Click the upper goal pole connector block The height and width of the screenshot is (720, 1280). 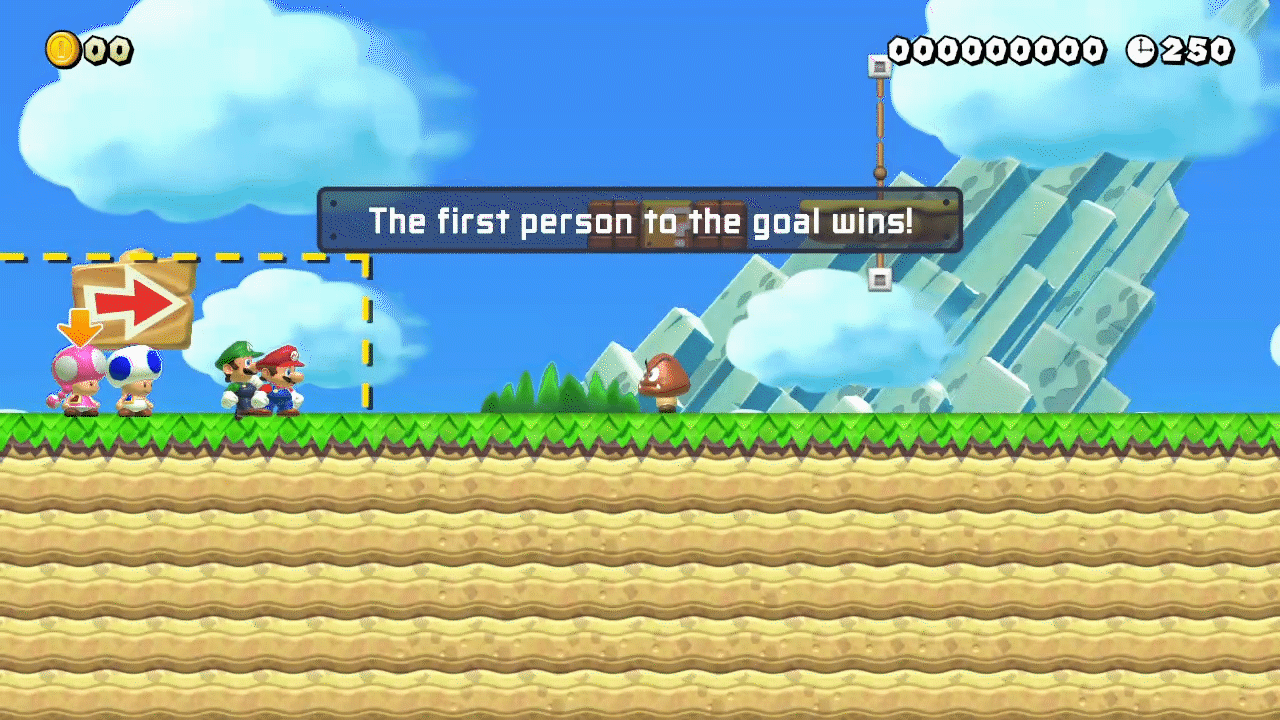(878, 66)
